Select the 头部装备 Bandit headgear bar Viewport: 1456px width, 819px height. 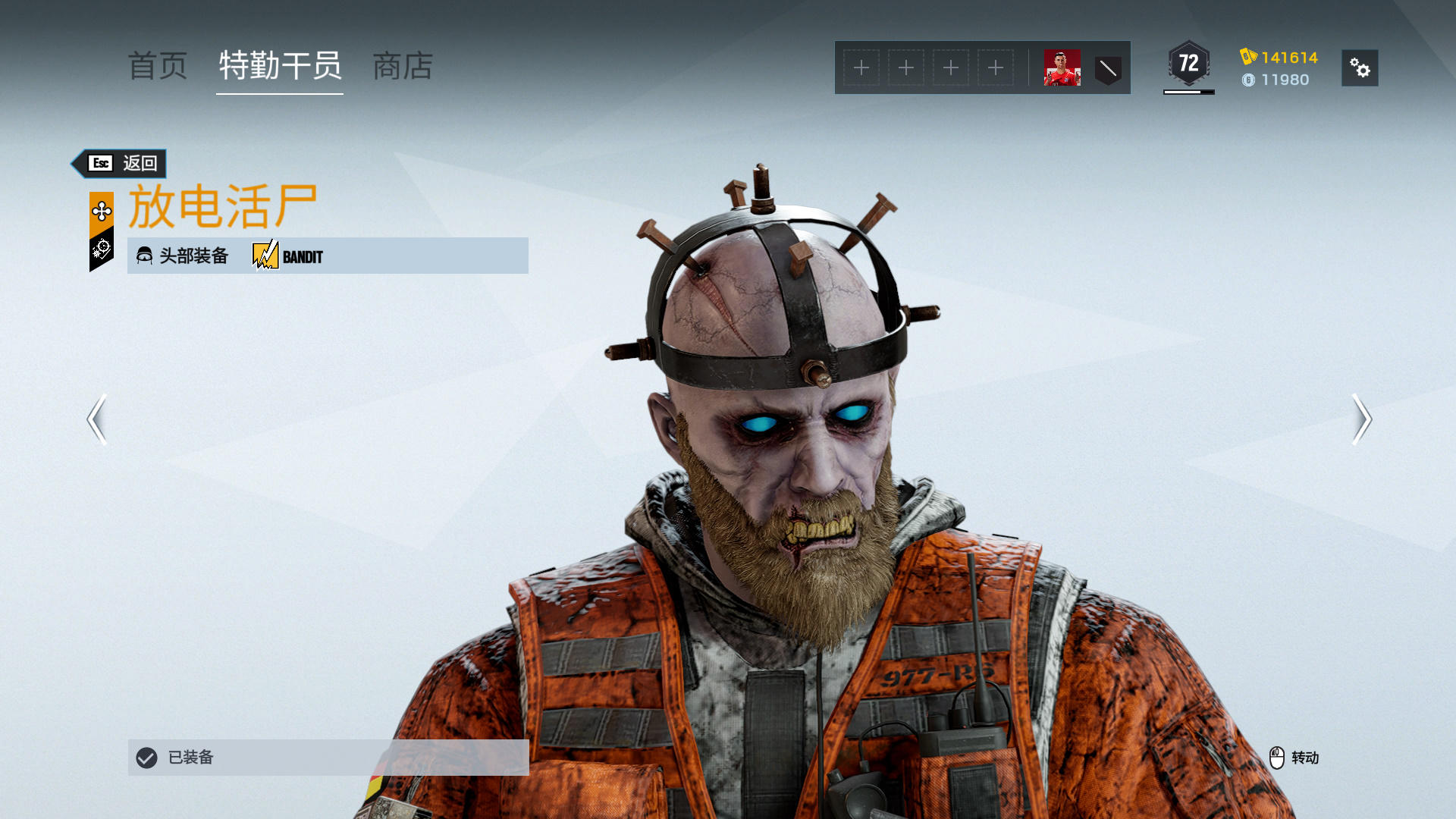[x=328, y=256]
